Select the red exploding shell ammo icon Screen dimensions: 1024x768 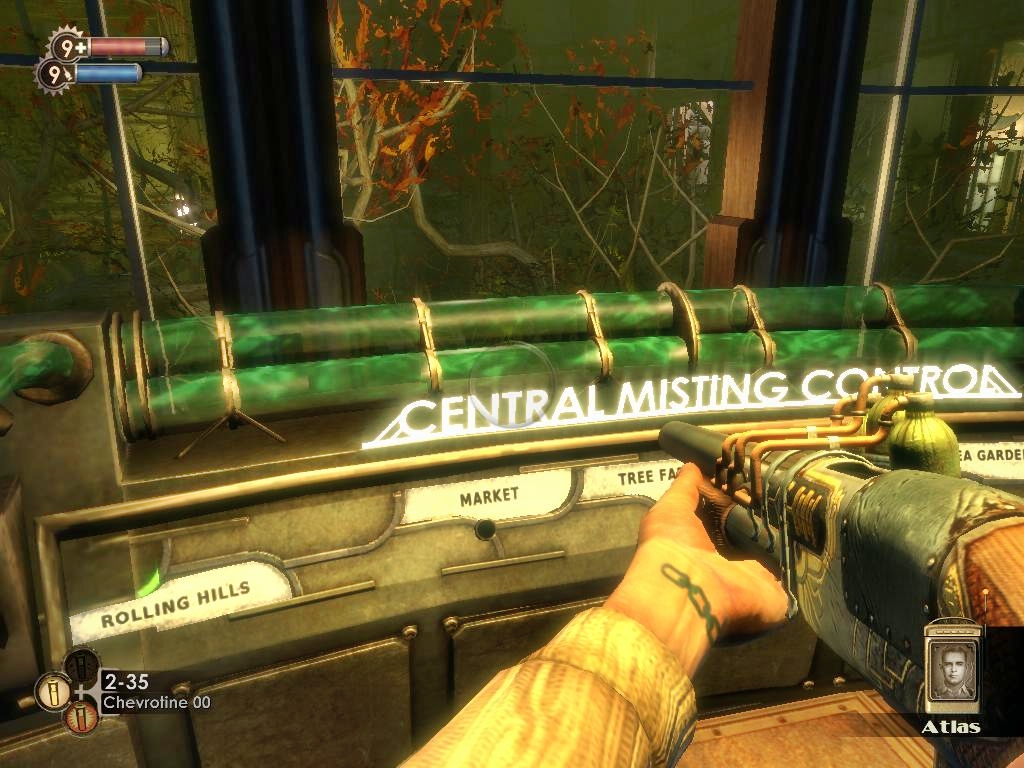[x=82, y=716]
